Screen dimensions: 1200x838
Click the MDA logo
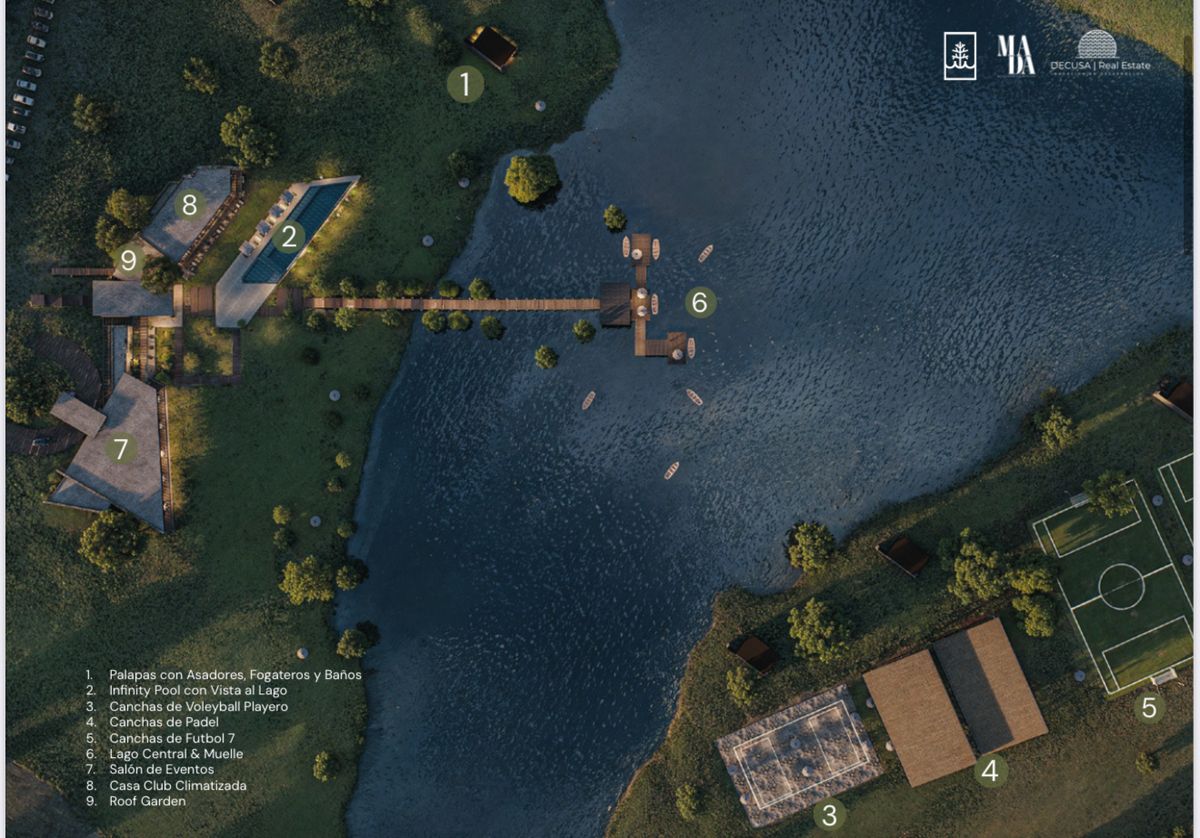click(x=1015, y=55)
